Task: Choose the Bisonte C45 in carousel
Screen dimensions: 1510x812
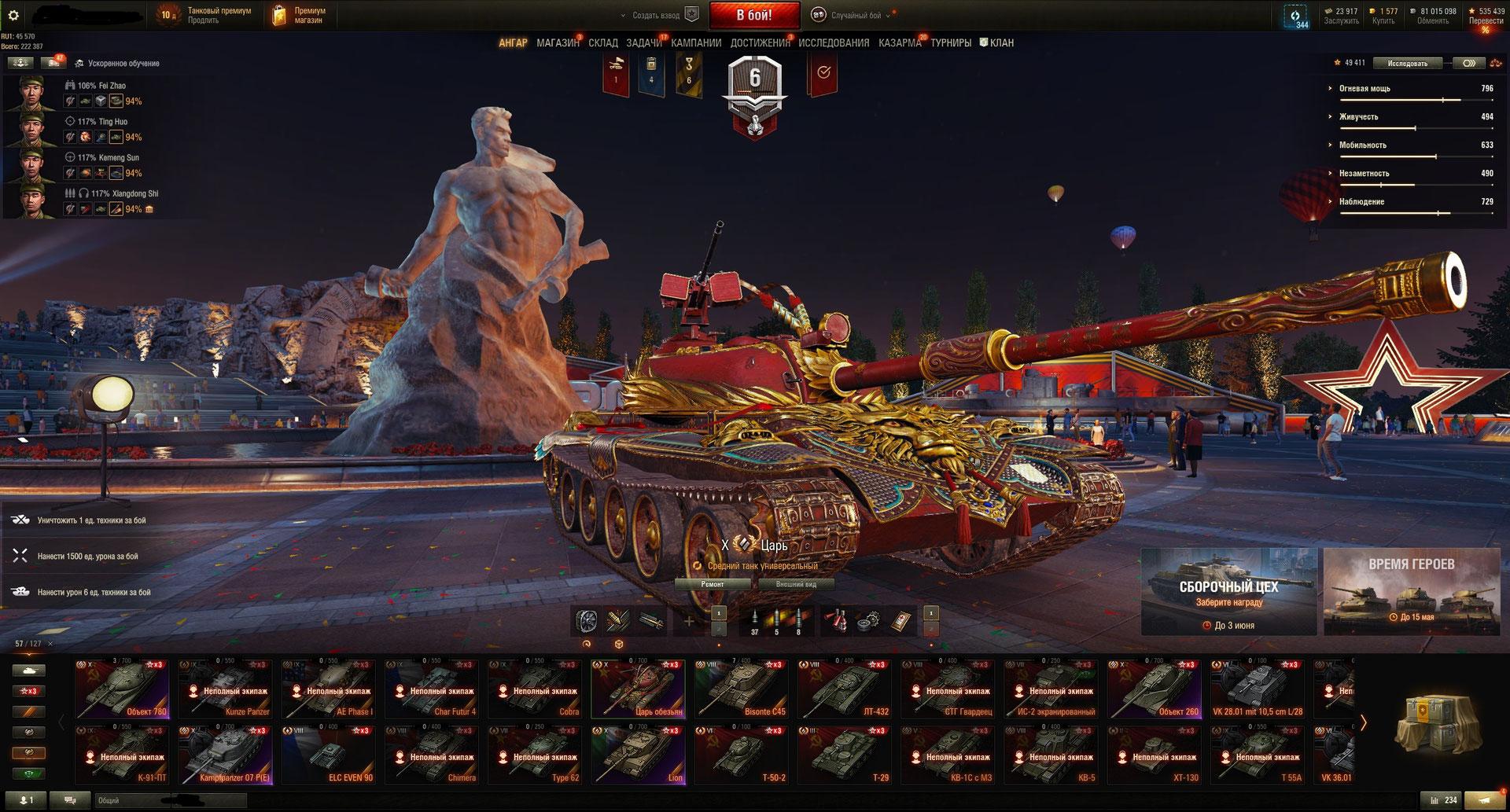Action: pyautogui.click(x=742, y=689)
